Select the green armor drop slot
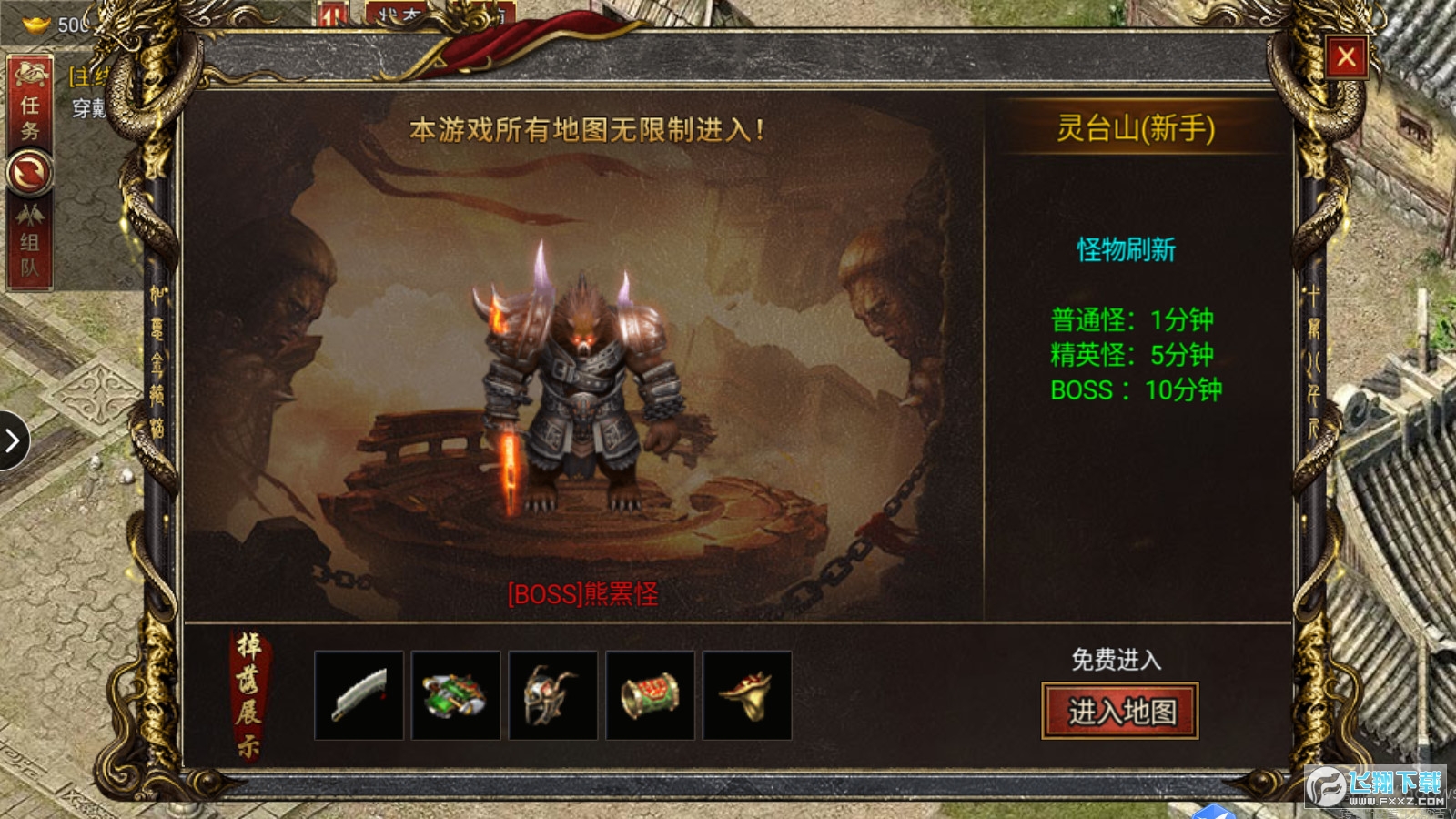This screenshot has height=819, width=1456. click(x=456, y=695)
